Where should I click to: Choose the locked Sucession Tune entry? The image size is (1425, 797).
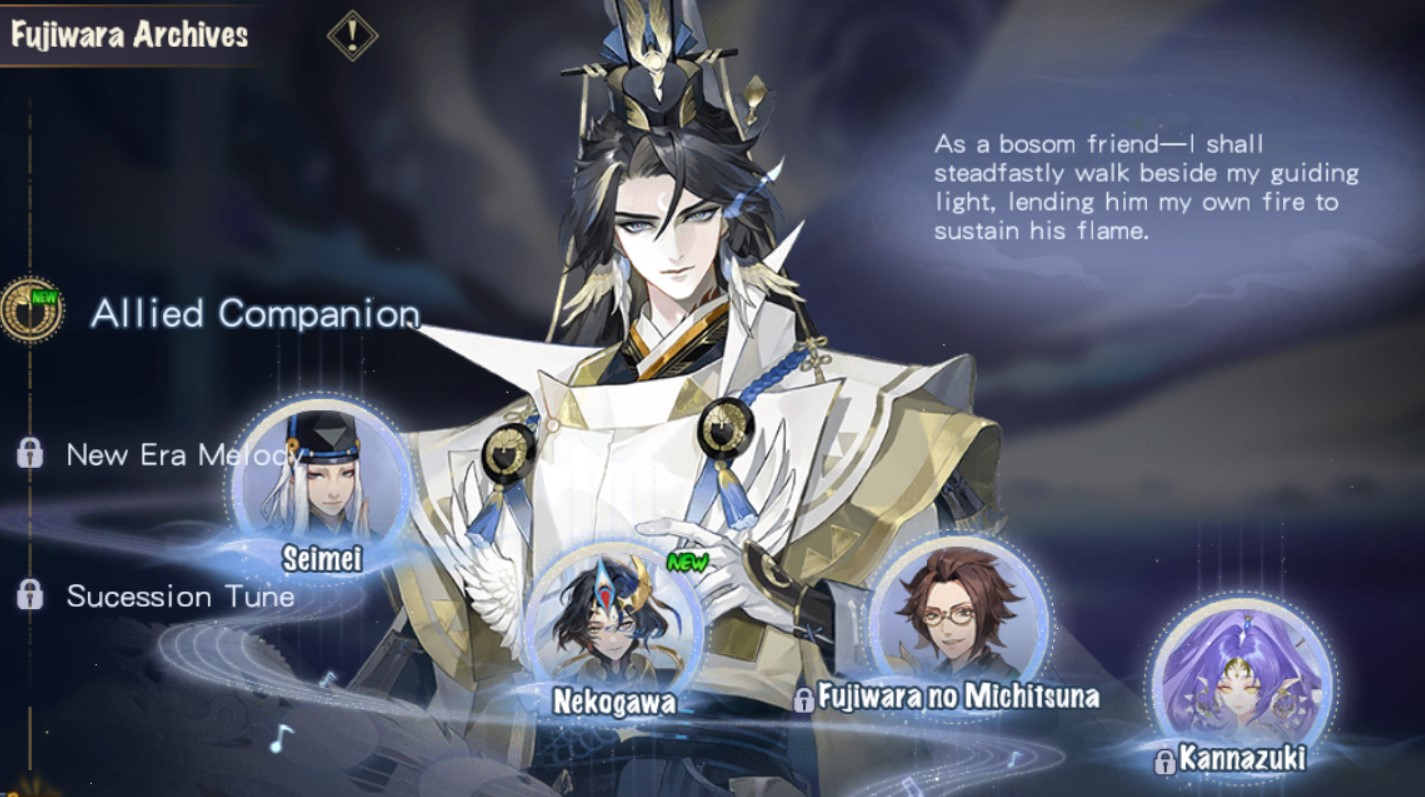pyautogui.click(x=180, y=597)
